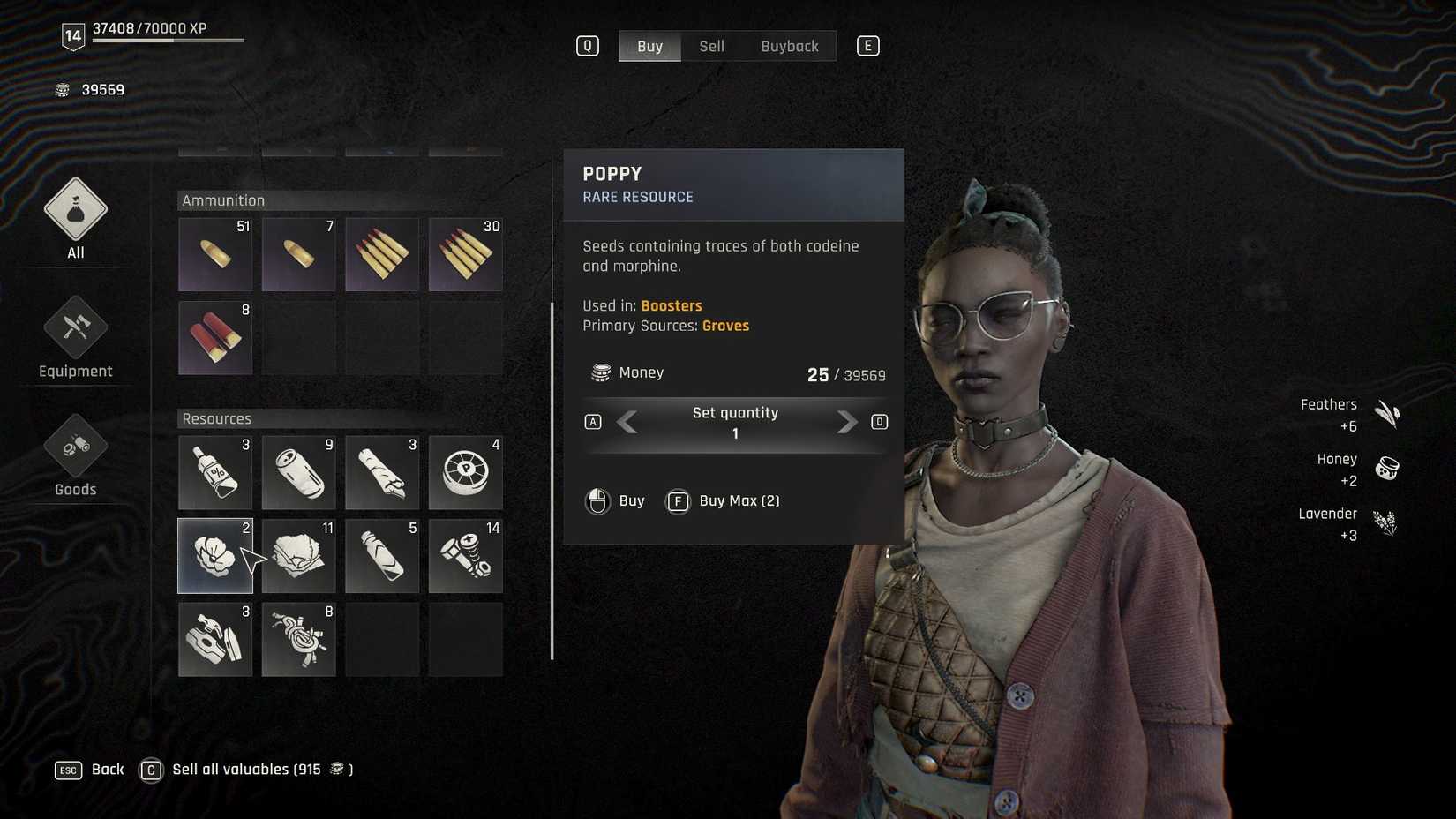Image resolution: width=1456 pixels, height=819 pixels.
Task: Select the screws and bolts resource icon
Action: (x=465, y=556)
